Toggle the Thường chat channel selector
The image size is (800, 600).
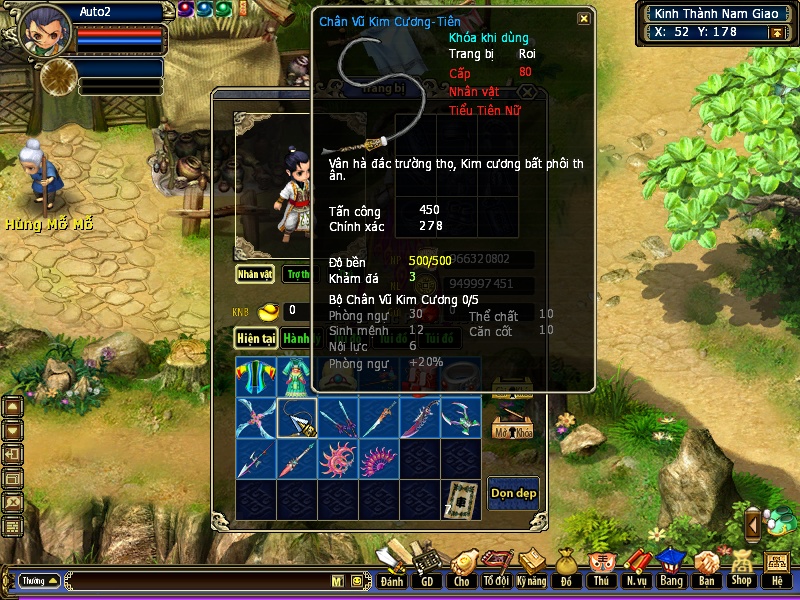click(39, 580)
